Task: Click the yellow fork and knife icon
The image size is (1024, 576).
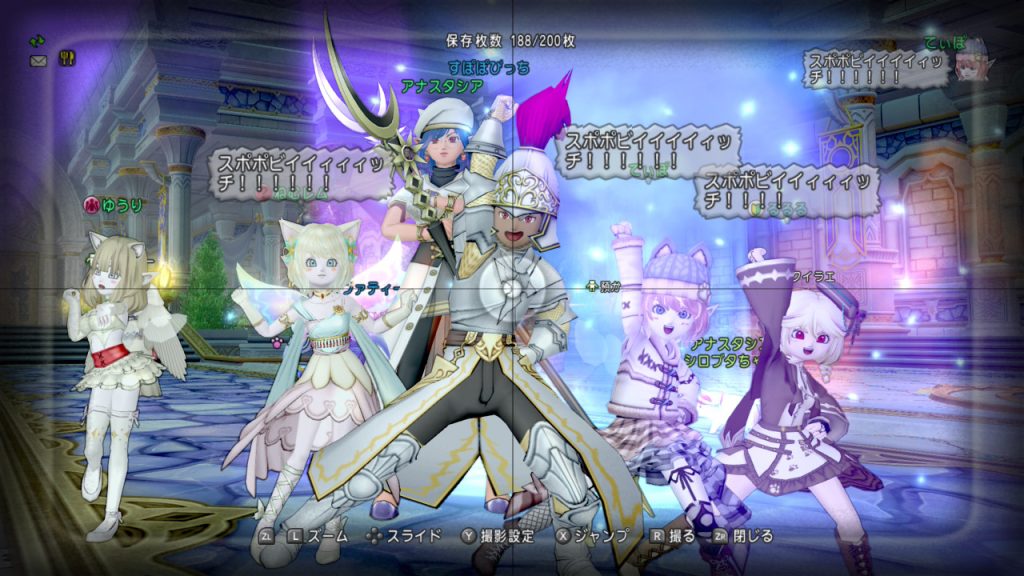Action: click(x=68, y=59)
